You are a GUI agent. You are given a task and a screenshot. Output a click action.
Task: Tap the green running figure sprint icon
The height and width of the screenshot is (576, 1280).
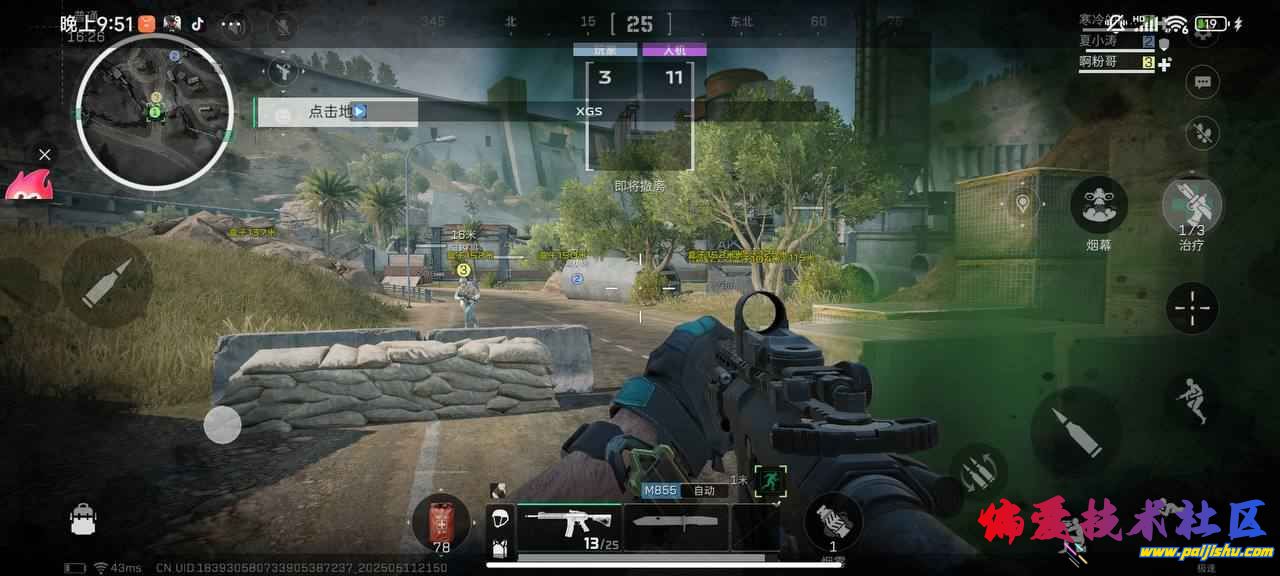click(771, 481)
